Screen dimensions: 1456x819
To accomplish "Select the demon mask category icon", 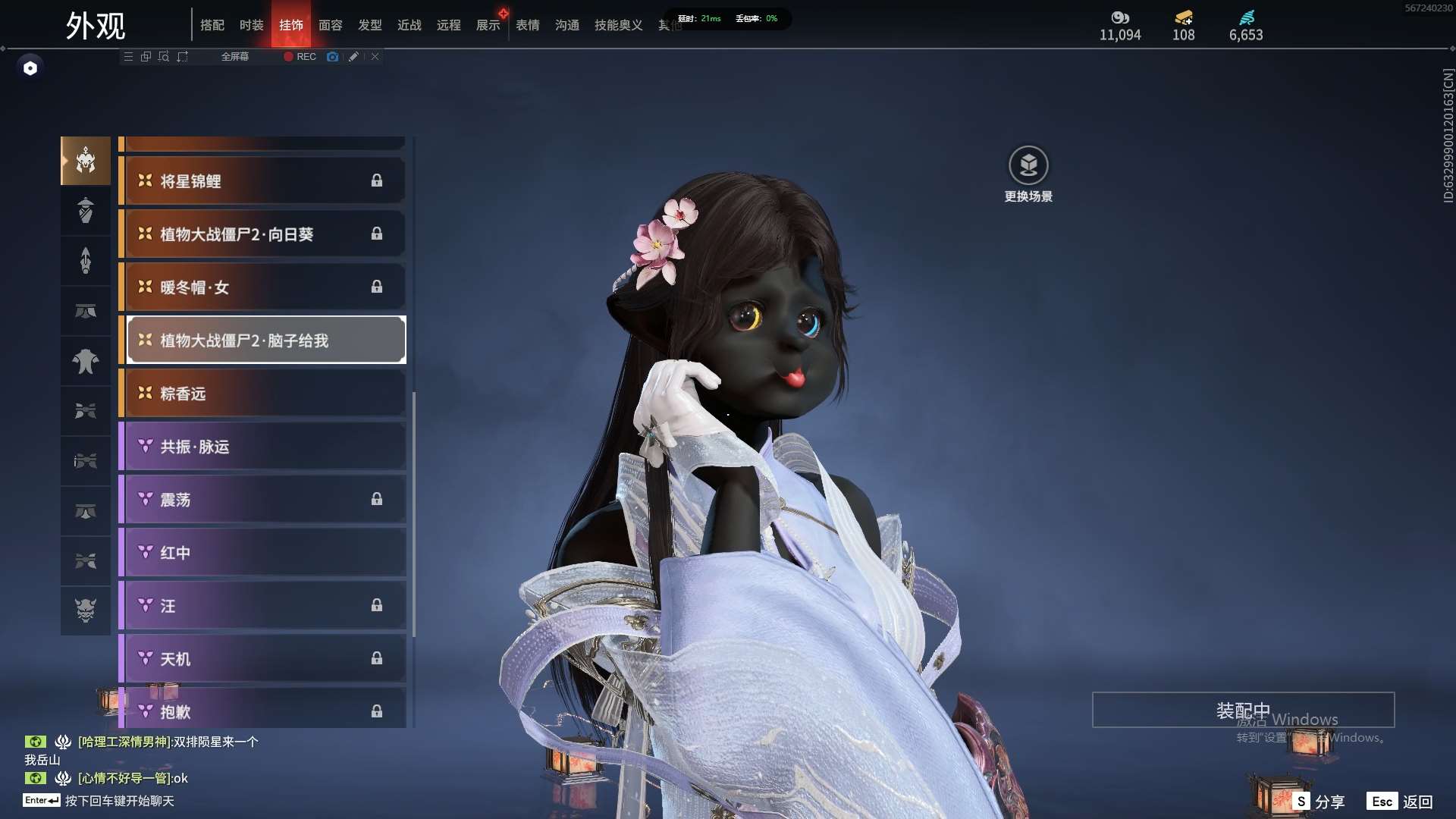I will point(86,610).
